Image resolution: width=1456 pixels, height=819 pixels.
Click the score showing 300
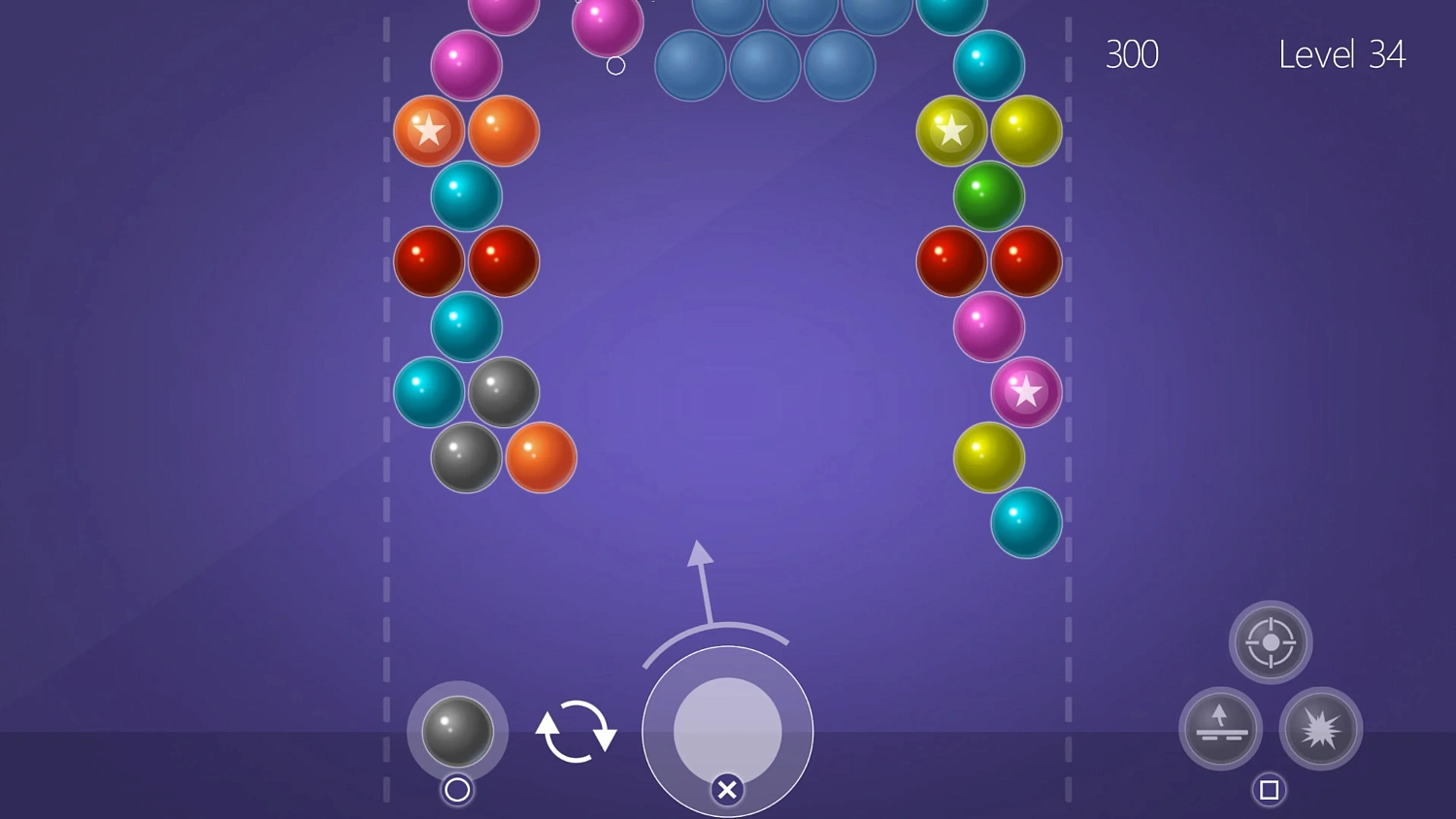click(1132, 54)
